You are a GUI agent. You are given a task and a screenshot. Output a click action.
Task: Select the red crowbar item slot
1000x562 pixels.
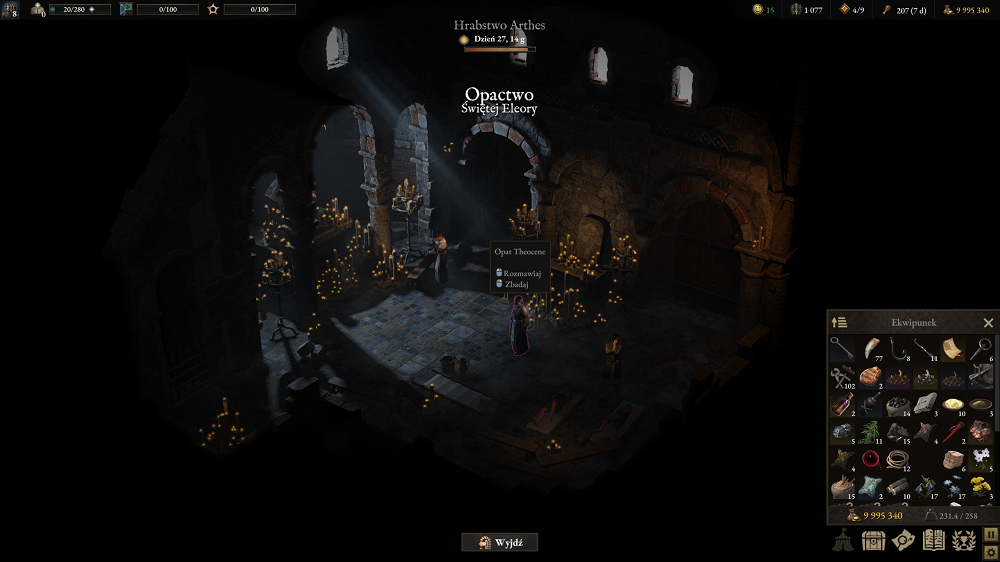952,431
